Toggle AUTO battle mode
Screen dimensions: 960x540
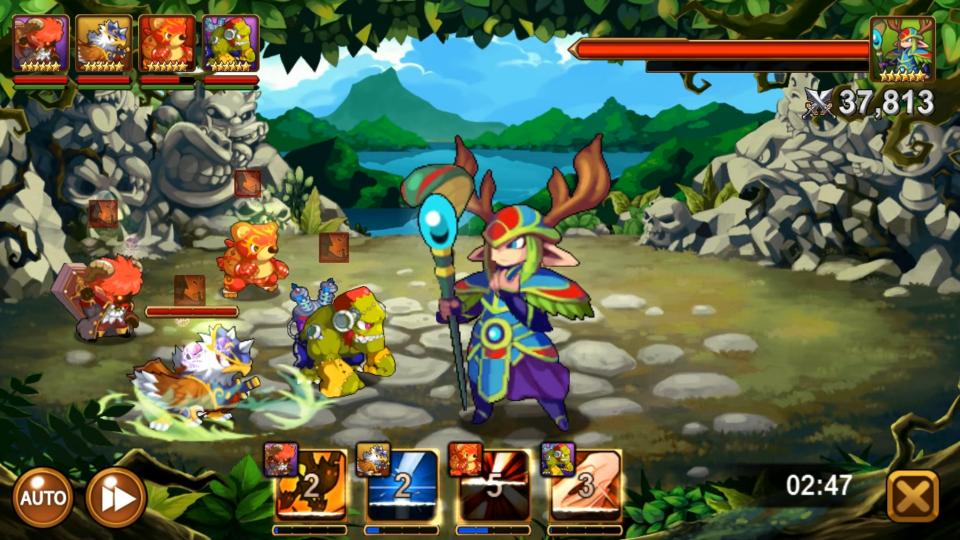tap(43, 497)
